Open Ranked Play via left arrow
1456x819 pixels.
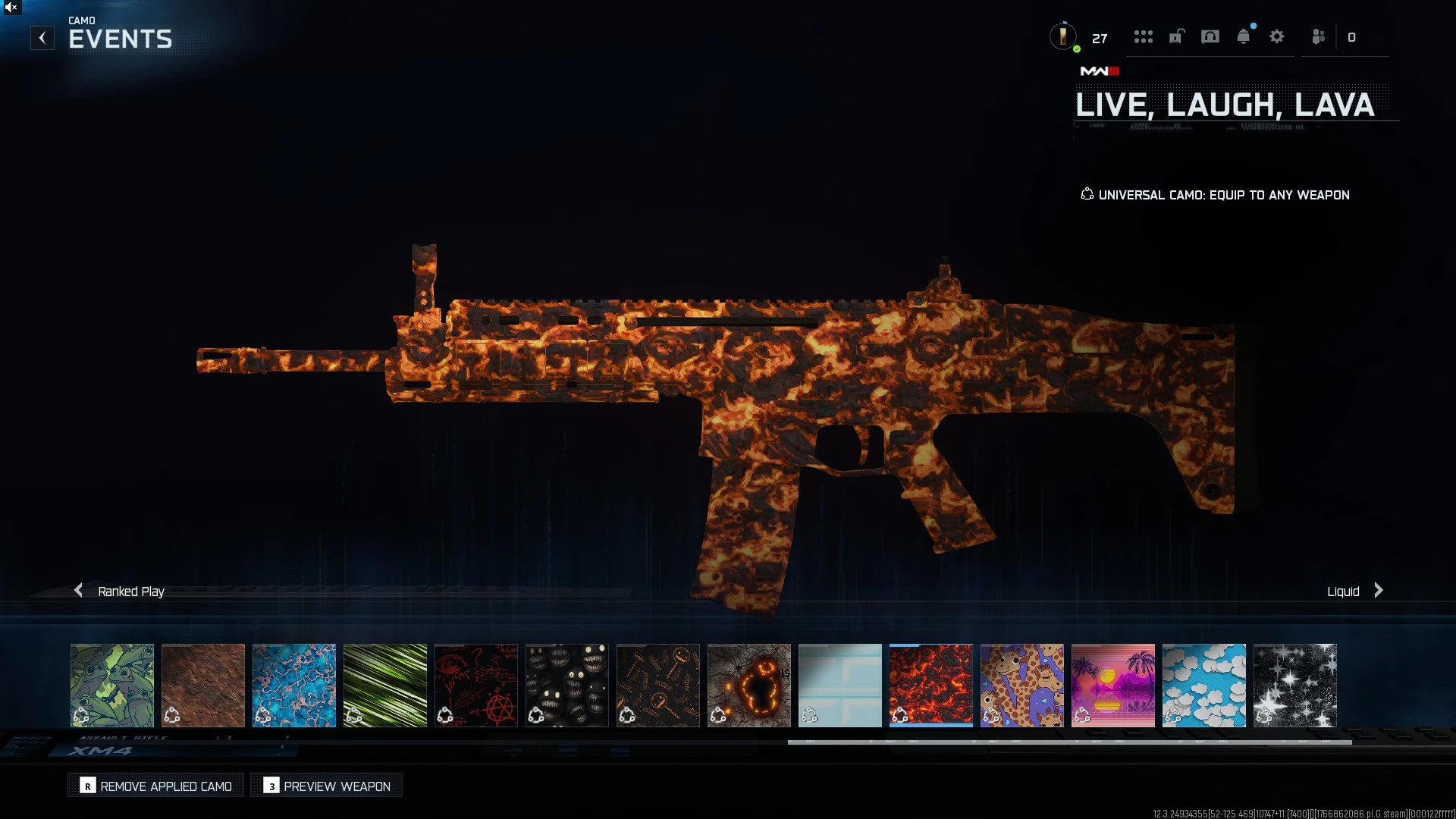pos(78,590)
